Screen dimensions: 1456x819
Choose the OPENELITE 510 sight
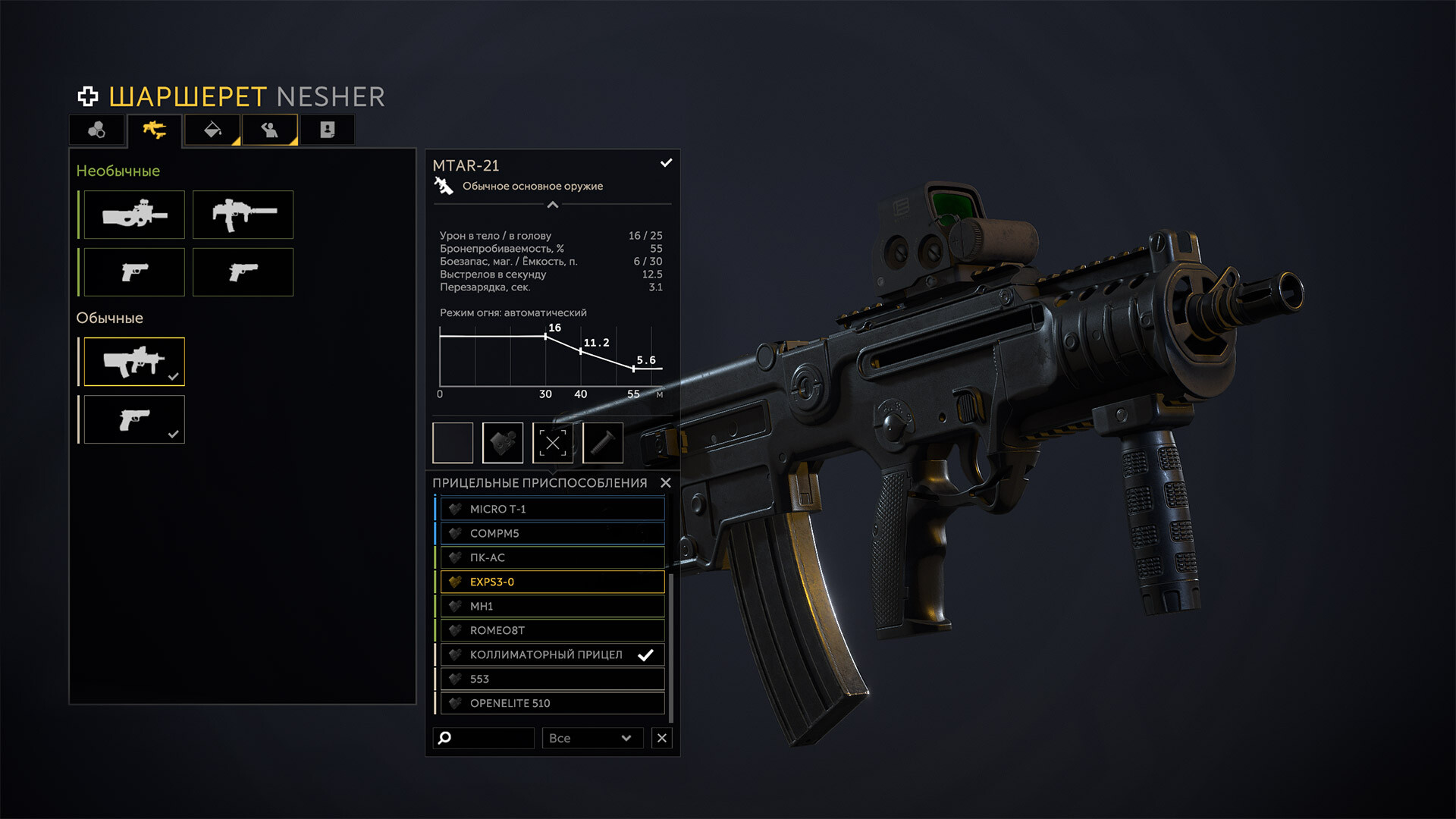point(552,703)
